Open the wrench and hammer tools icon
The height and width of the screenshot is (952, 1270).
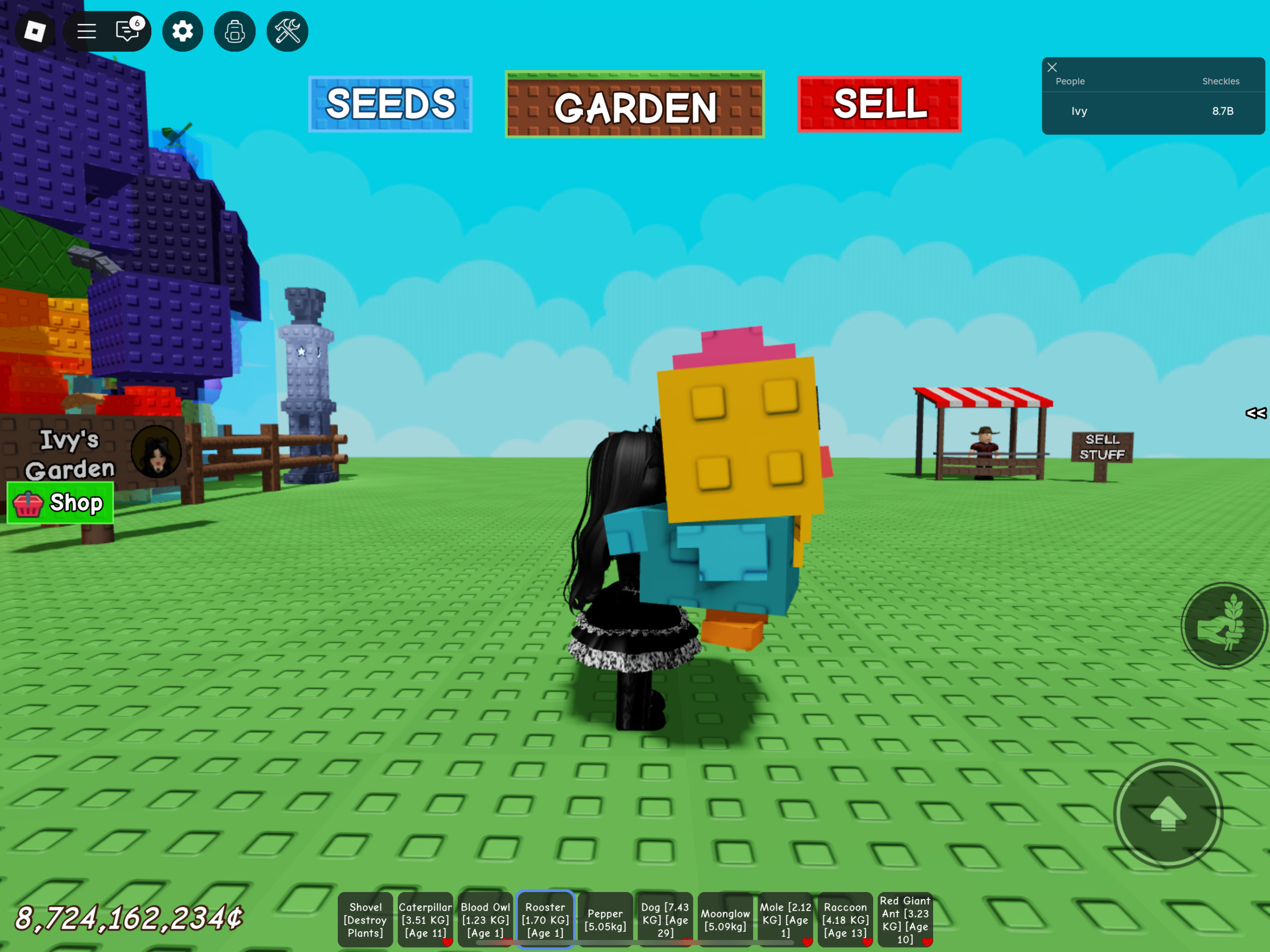coord(288,31)
